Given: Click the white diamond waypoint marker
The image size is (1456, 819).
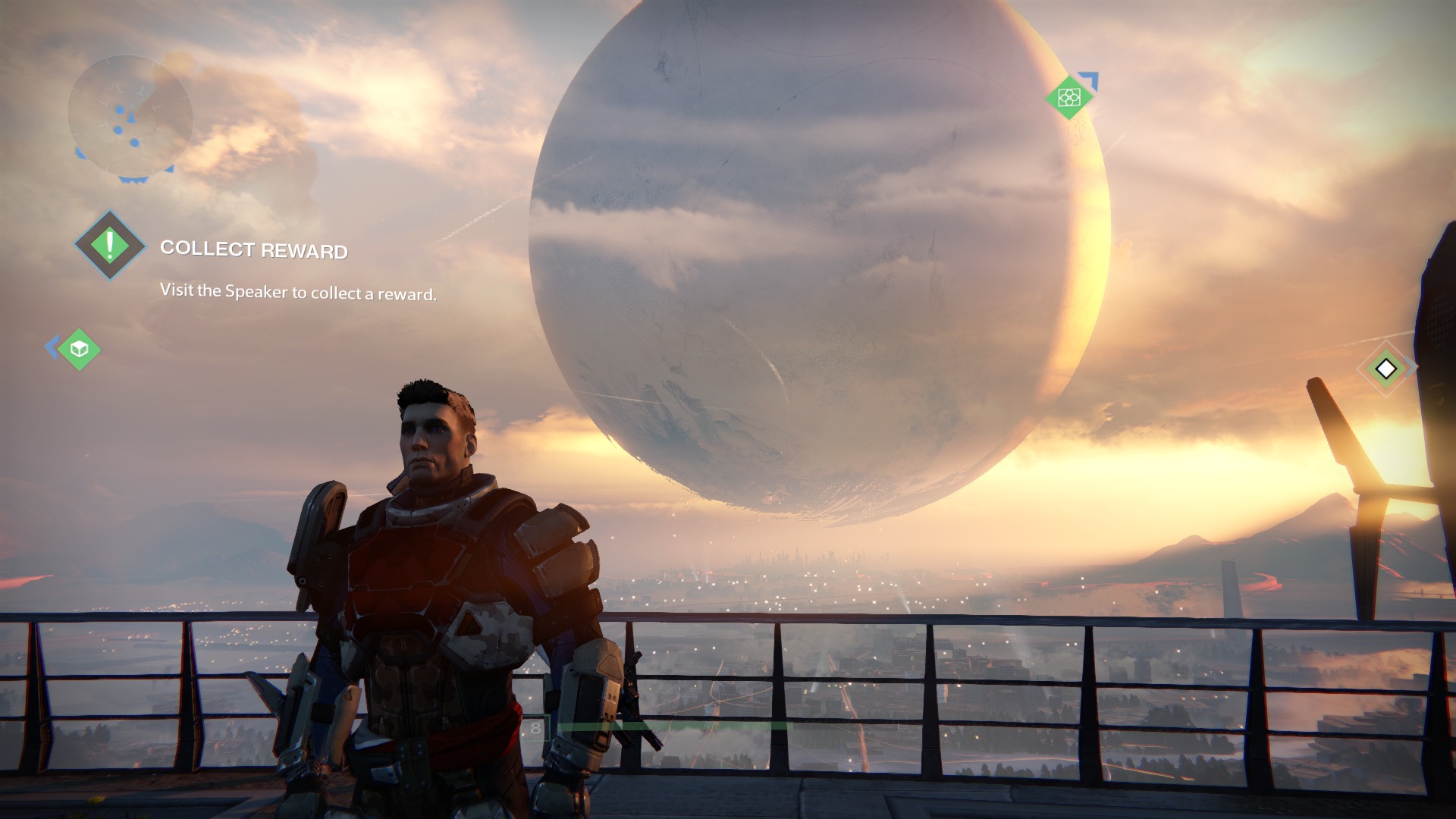Looking at the screenshot, I should point(1385,369).
